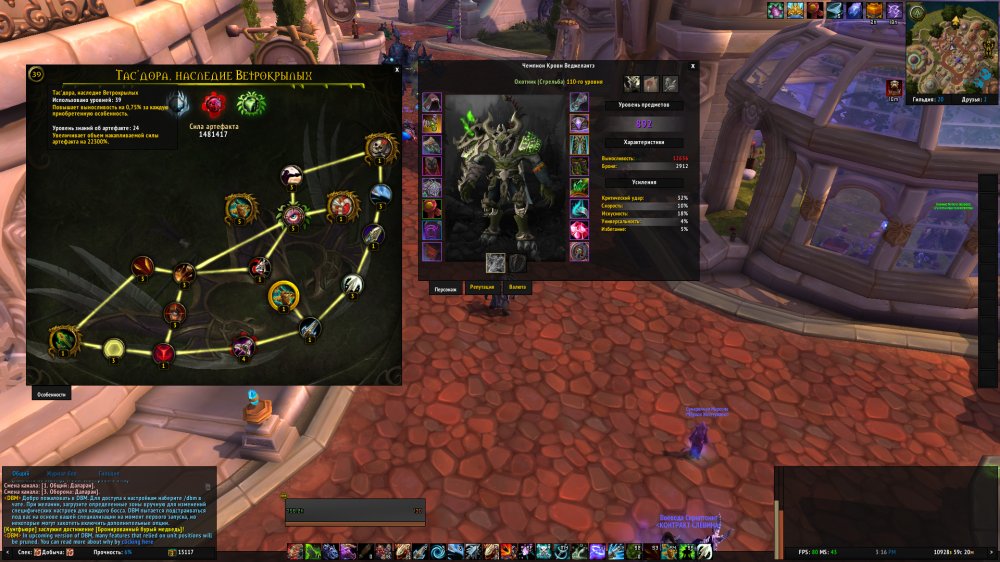Select the red relic slot

212,104
